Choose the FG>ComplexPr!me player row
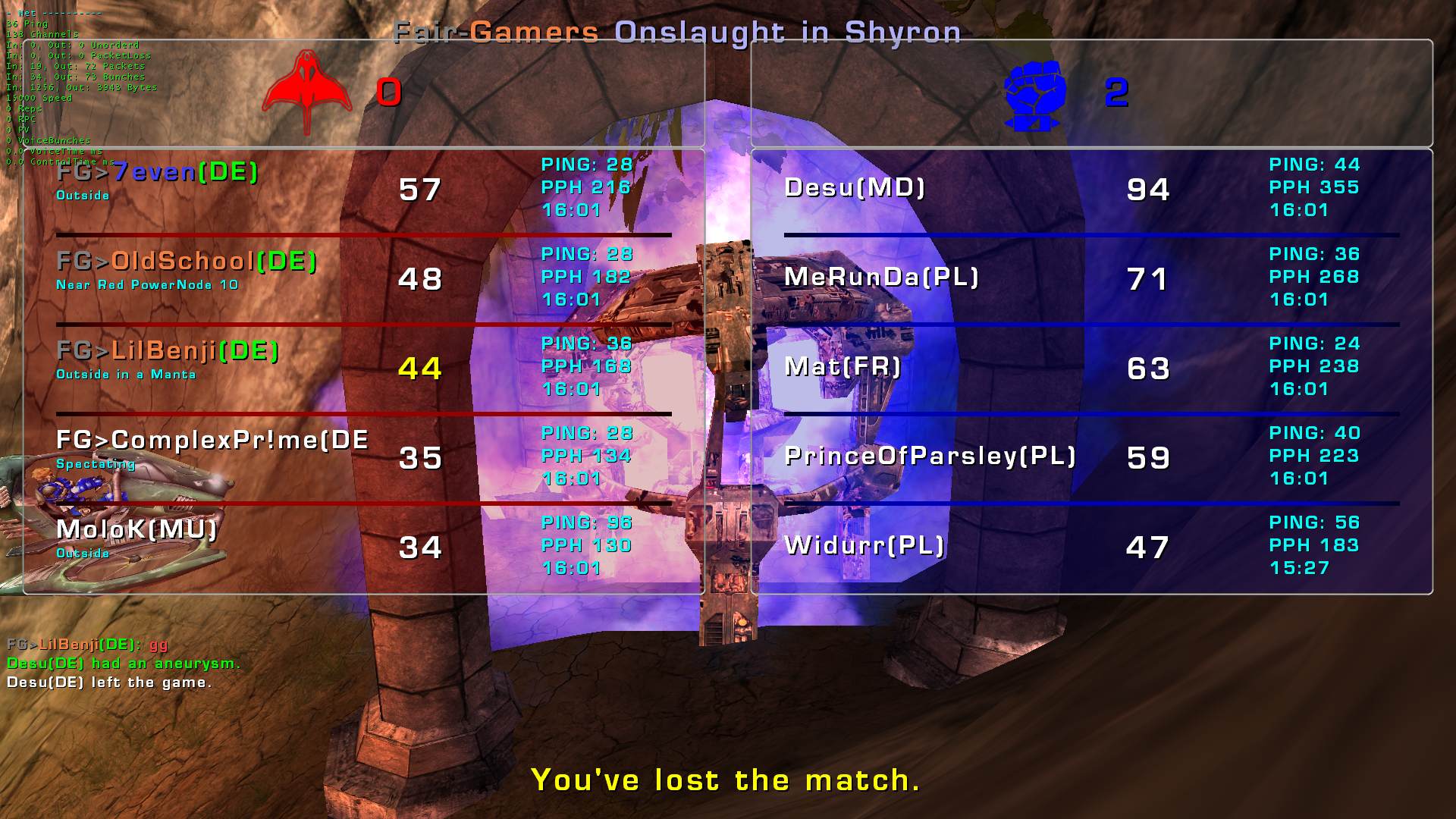 tap(212, 441)
